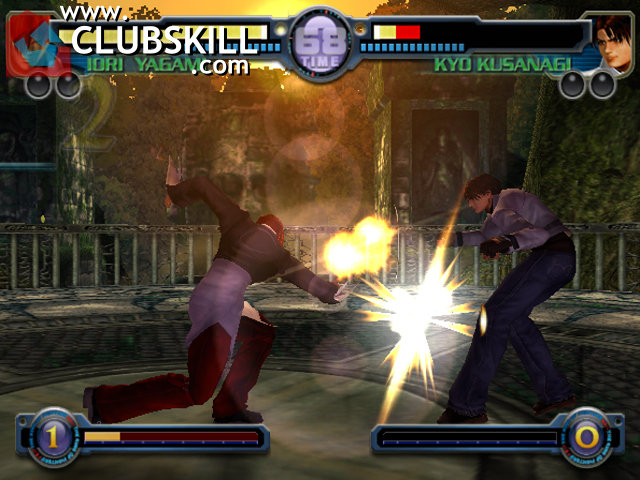Select the power stock orb showing 1

51,436
